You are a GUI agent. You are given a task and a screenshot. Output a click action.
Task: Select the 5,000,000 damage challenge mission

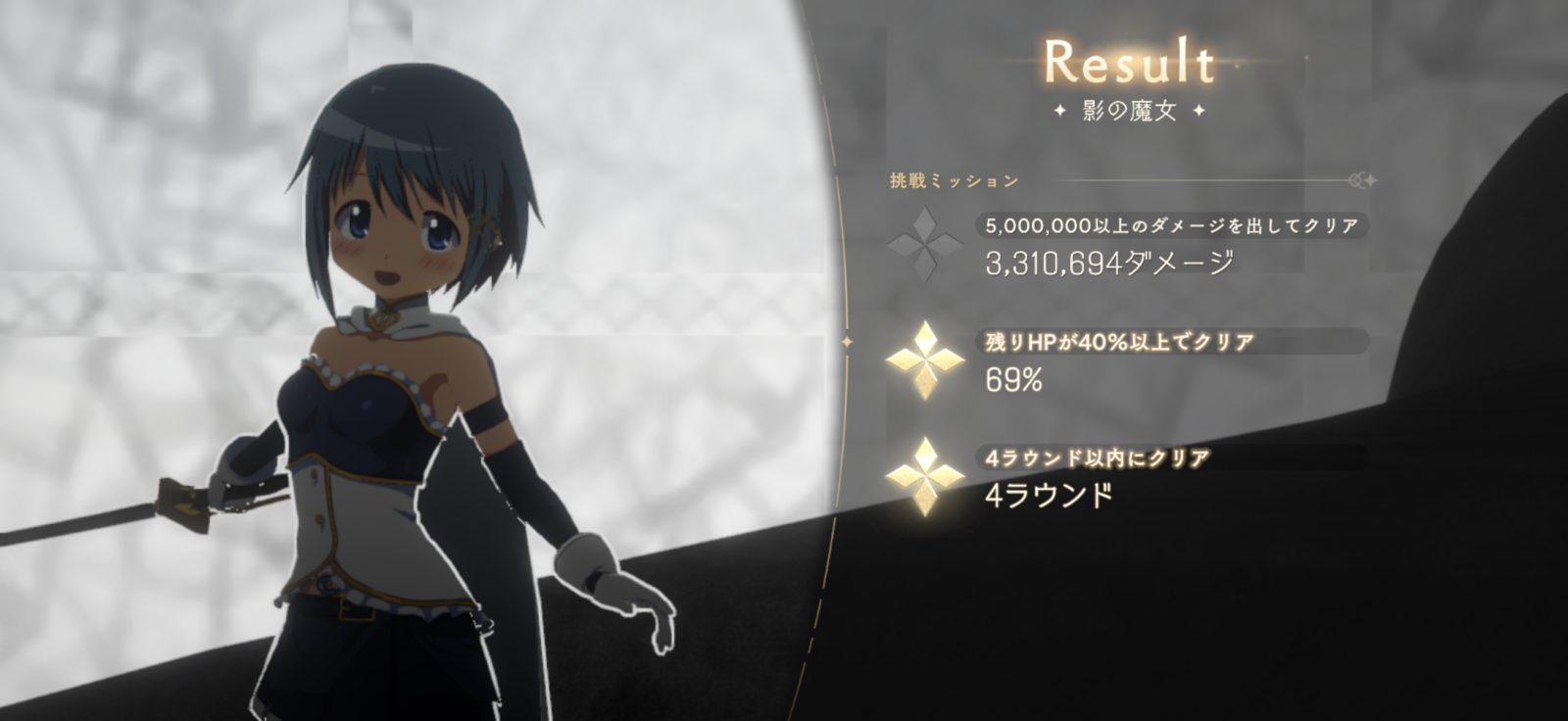(1171, 226)
